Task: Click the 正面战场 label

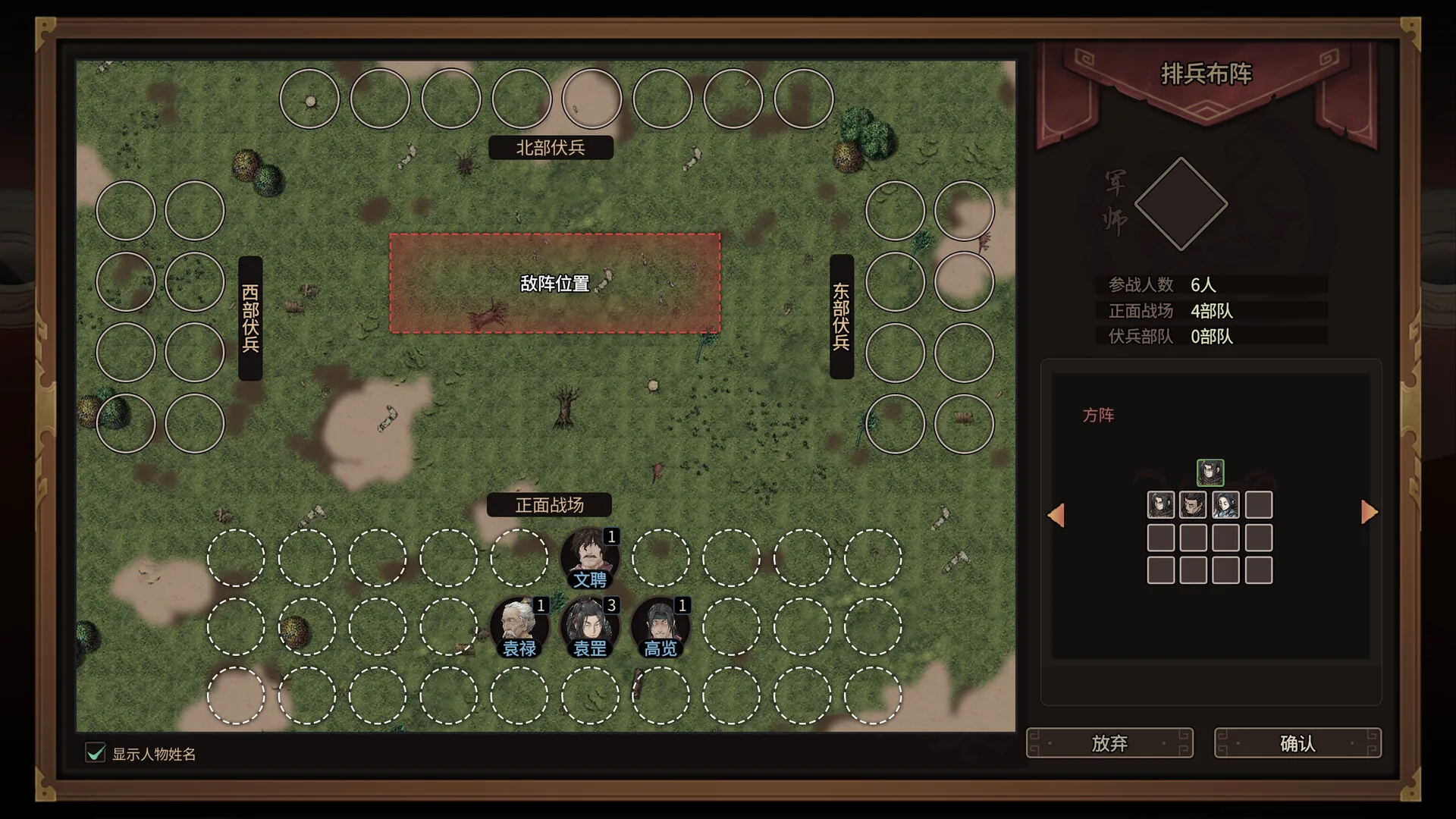Action: (549, 505)
